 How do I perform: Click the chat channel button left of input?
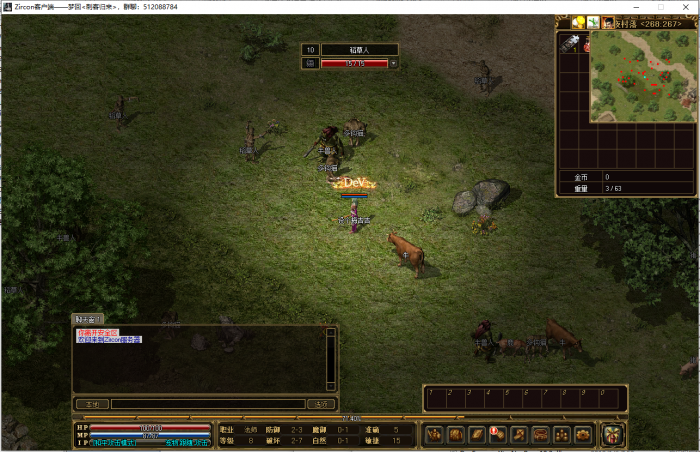click(92, 404)
